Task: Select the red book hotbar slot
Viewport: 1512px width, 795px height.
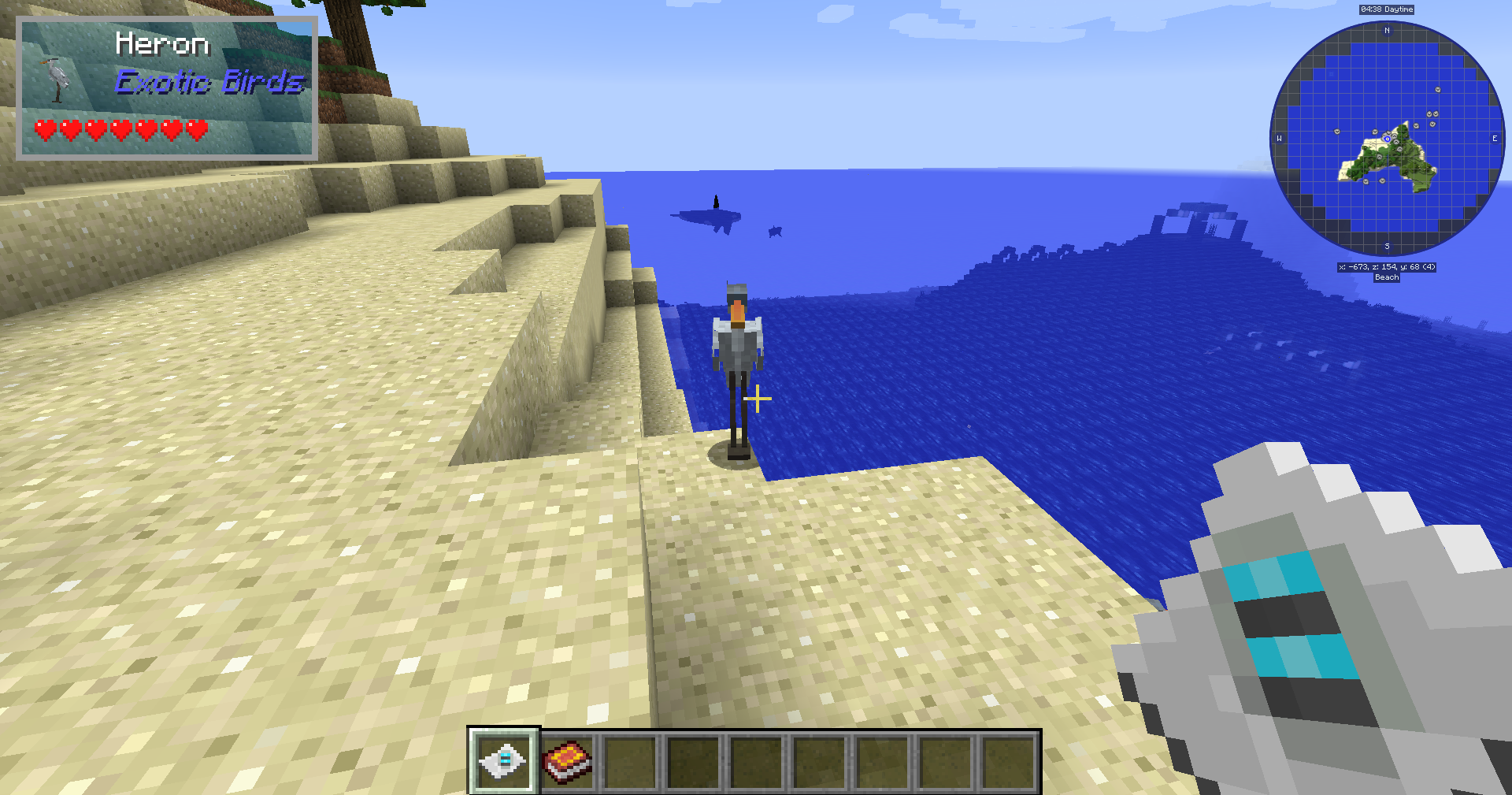Action: (567, 762)
